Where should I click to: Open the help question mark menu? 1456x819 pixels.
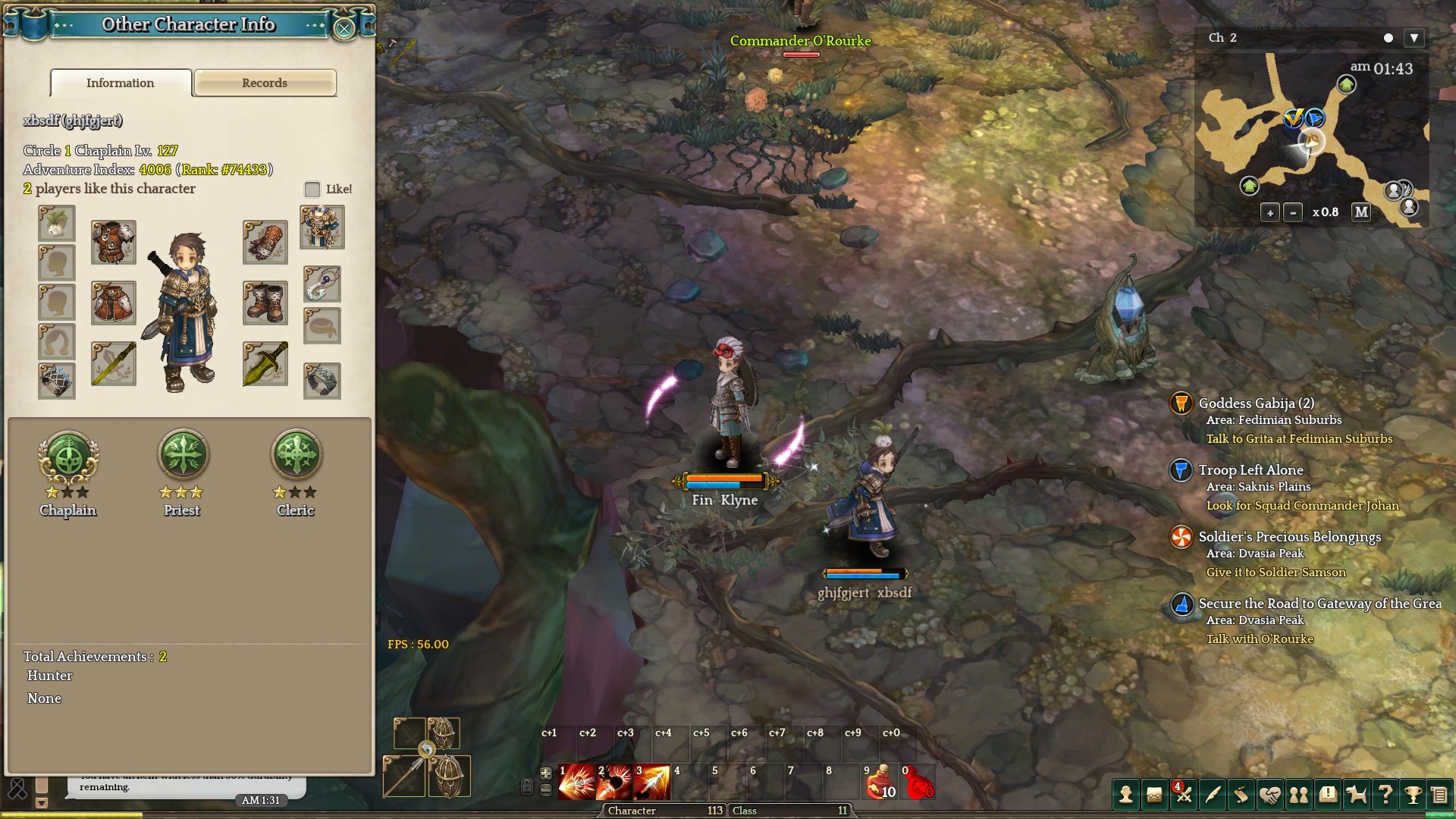(x=1385, y=795)
